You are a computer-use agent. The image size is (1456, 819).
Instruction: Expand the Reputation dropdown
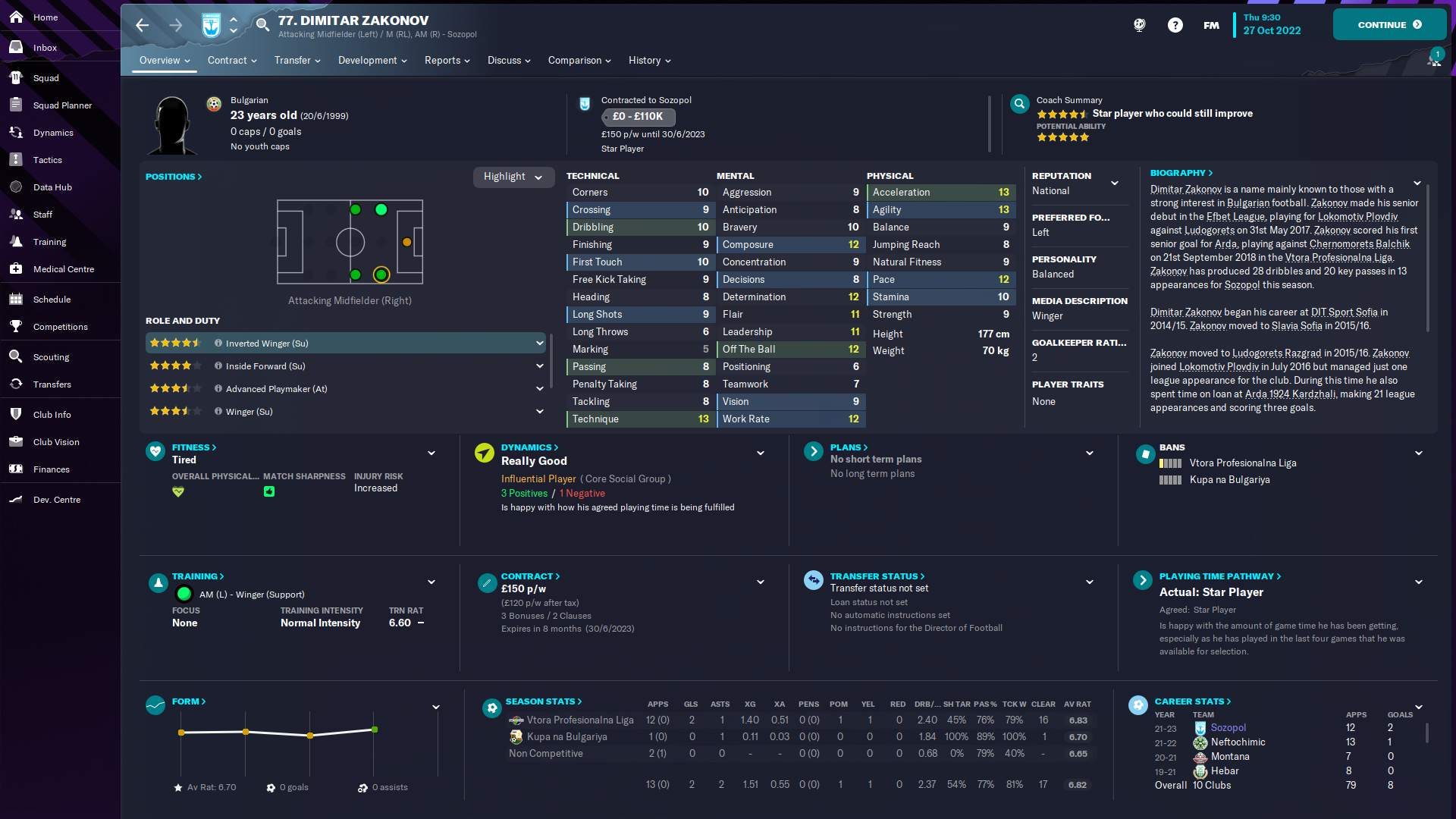(x=1115, y=183)
